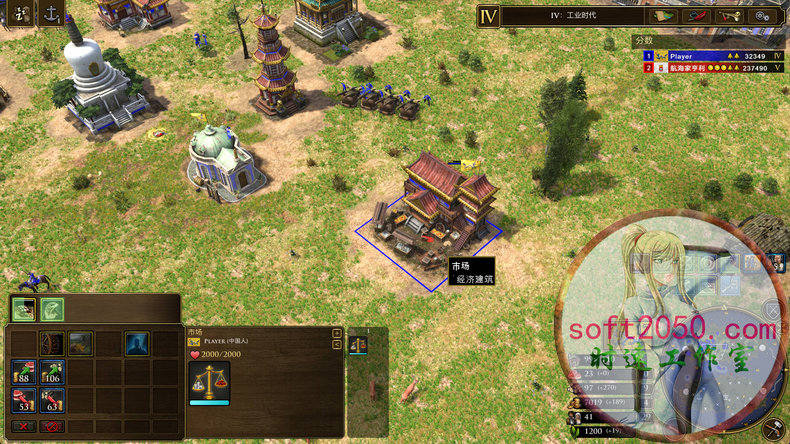Viewport: 790px width, 444px height.
Task: Buy food for 88 coin
Action: pyautogui.click(x=24, y=372)
